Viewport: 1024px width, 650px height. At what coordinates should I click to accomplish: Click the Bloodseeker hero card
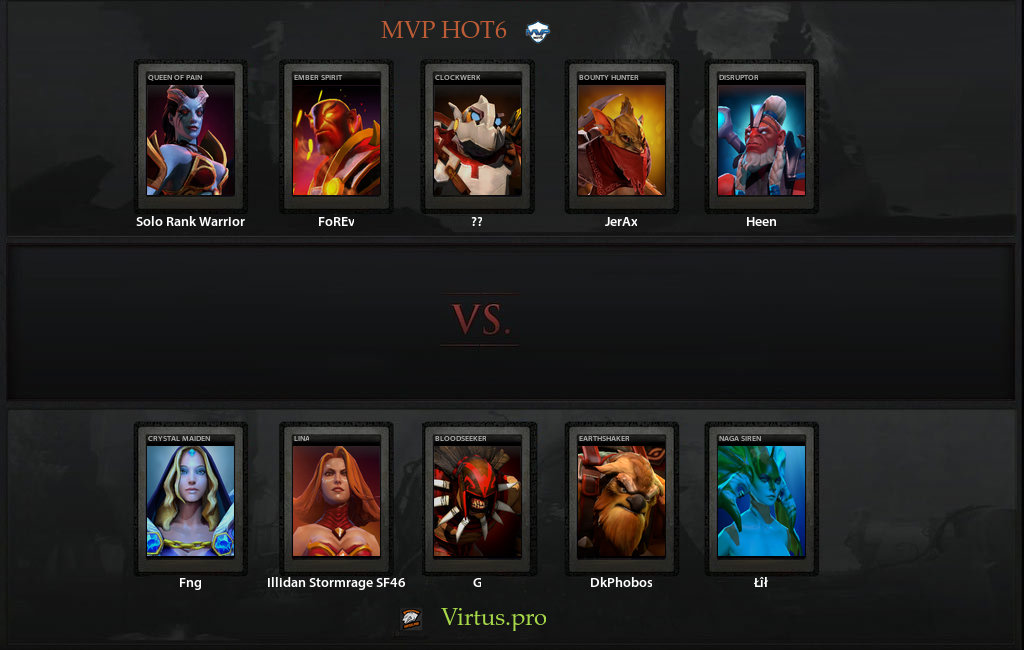tap(477, 500)
